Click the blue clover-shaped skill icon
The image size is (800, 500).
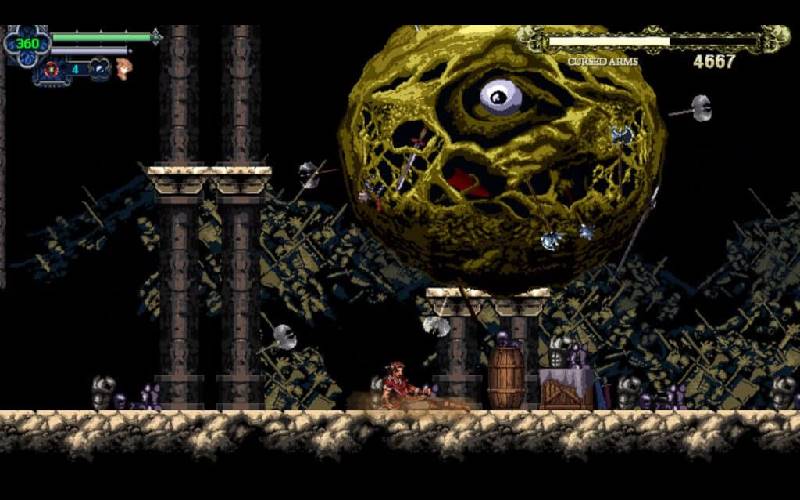[x=99, y=68]
